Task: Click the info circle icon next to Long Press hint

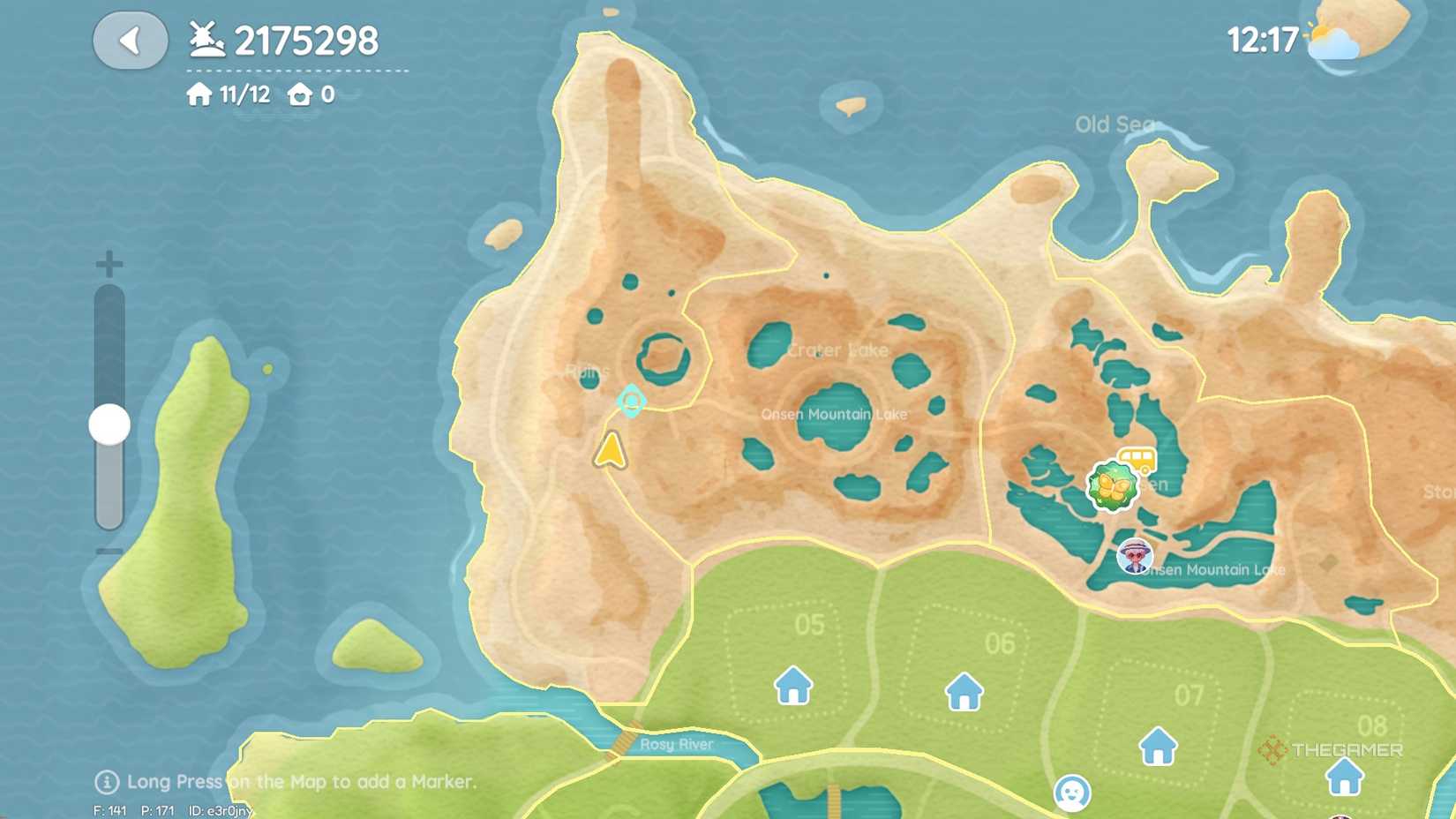Action: pyautogui.click(x=107, y=782)
